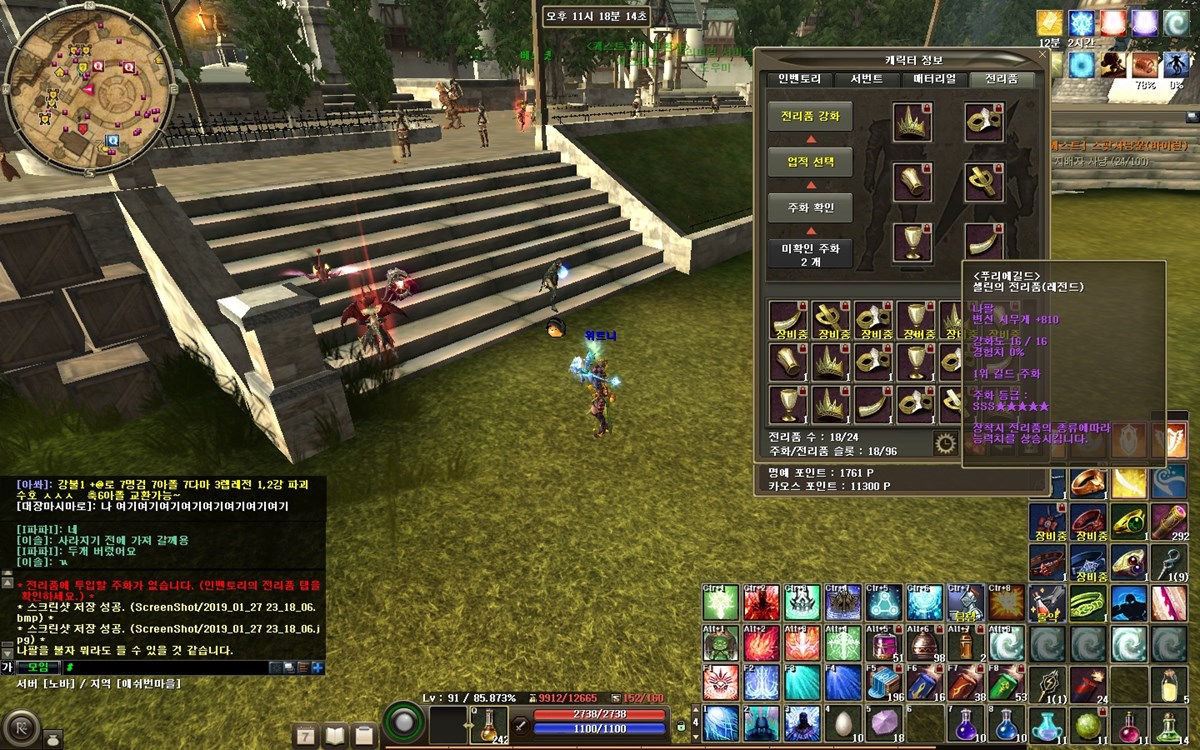This screenshot has height=750, width=1200.
Task: Open the calendar icon showing 7
Action: click(x=305, y=736)
